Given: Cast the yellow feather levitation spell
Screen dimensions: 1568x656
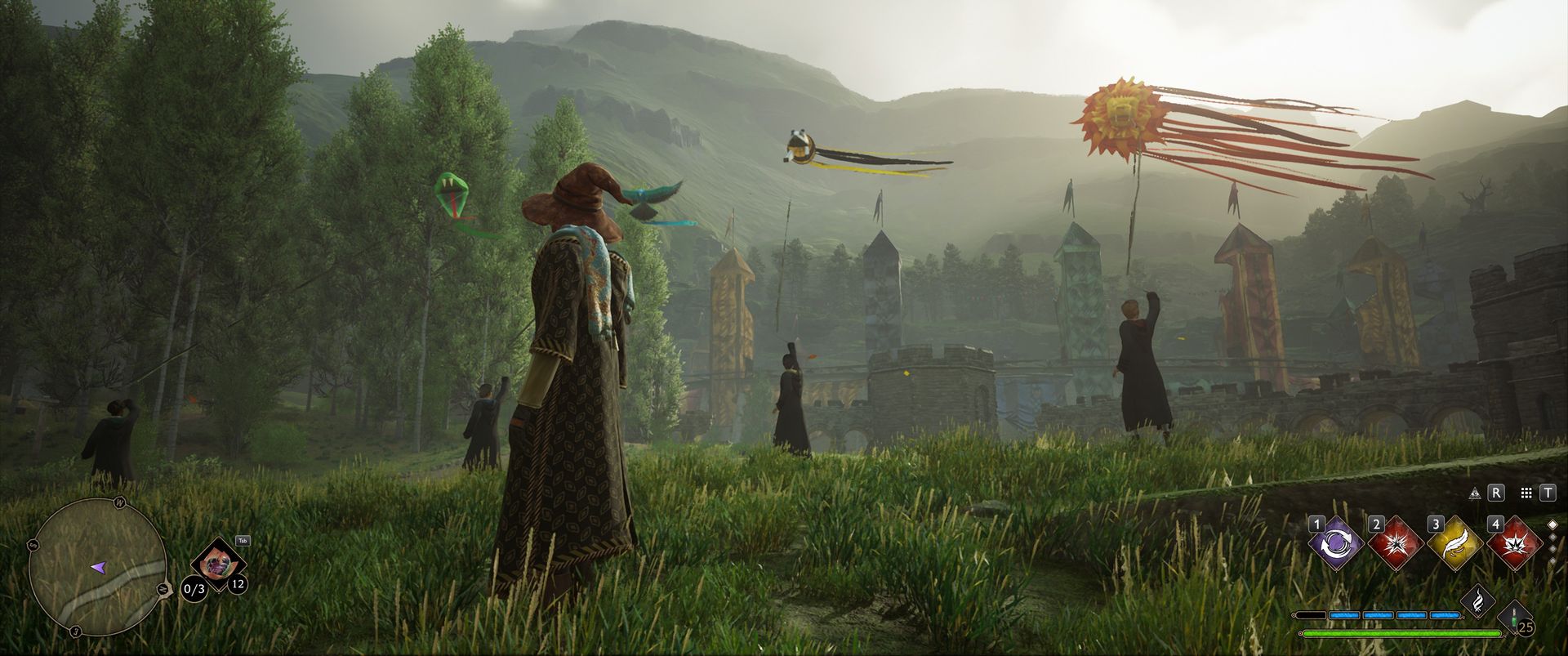Looking at the screenshot, I should pos(1454,543).
